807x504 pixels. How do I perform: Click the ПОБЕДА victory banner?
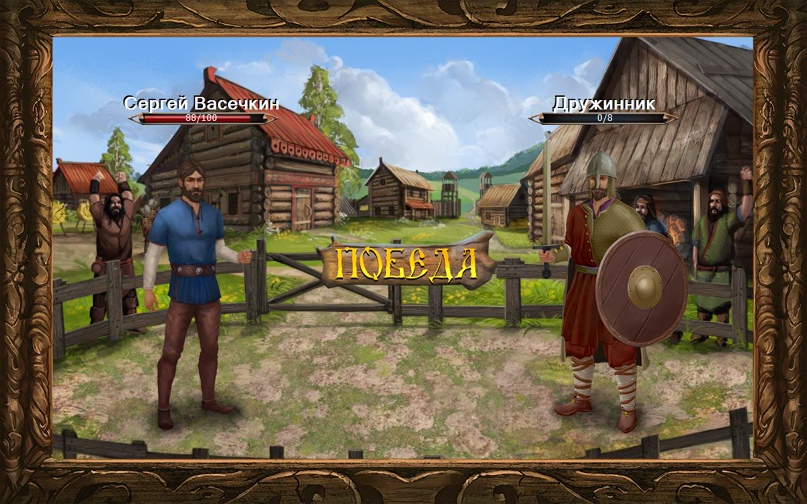[x=406, y=262]
